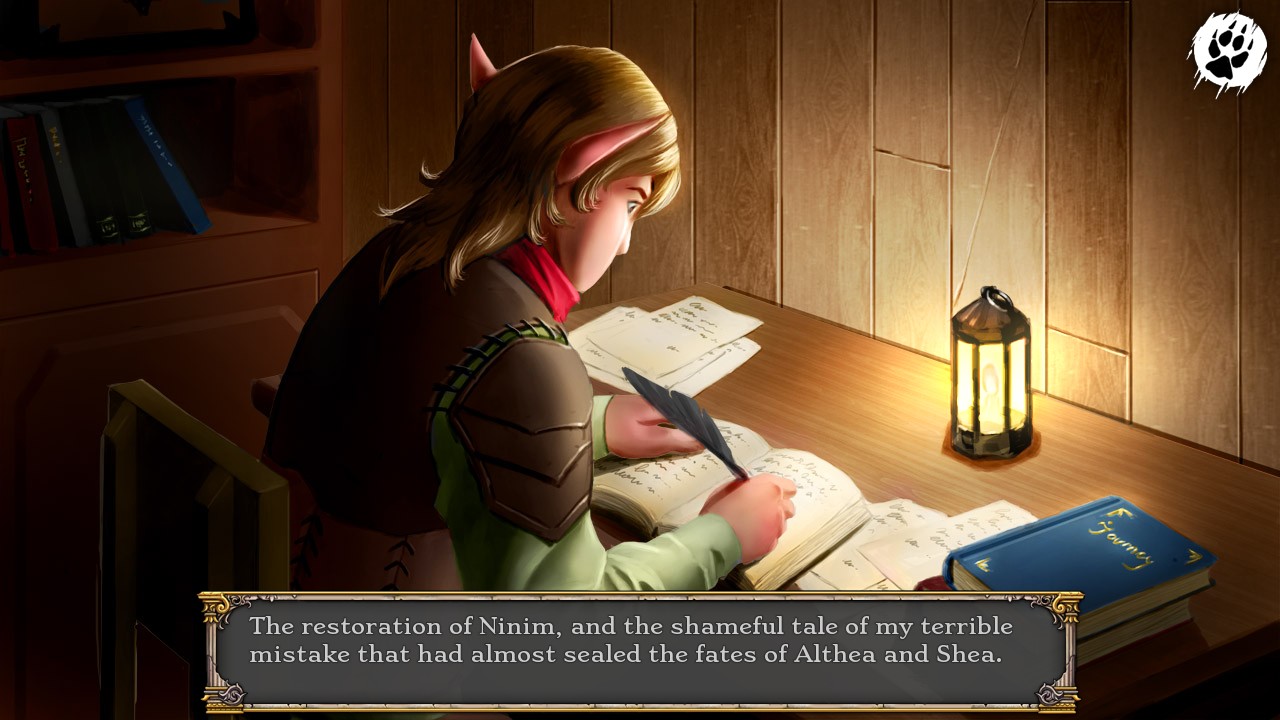Click the ornate flourish on dialogue box top-right corner

1062,609
